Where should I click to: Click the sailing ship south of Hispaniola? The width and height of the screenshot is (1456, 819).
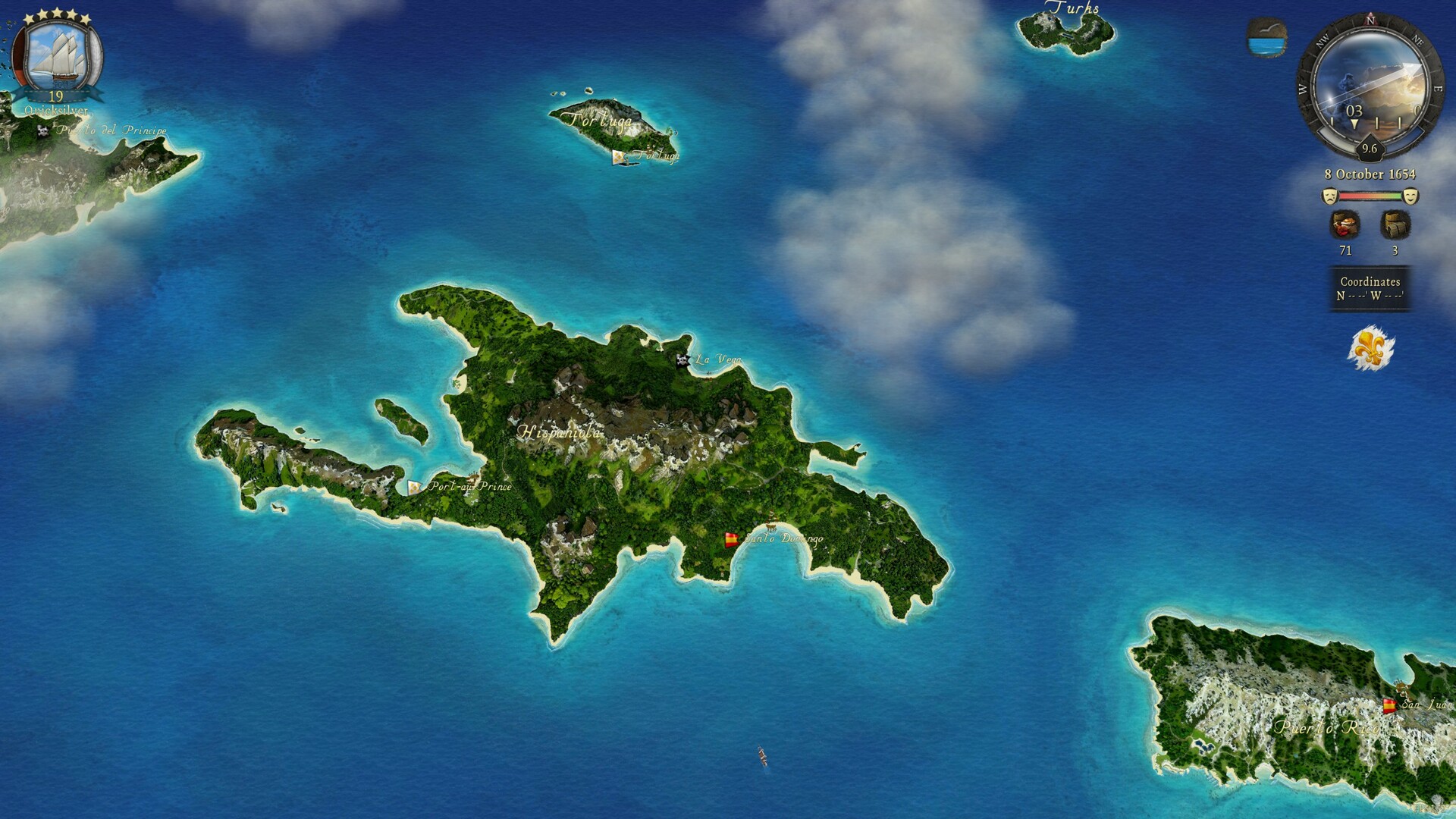pos(761,756)
